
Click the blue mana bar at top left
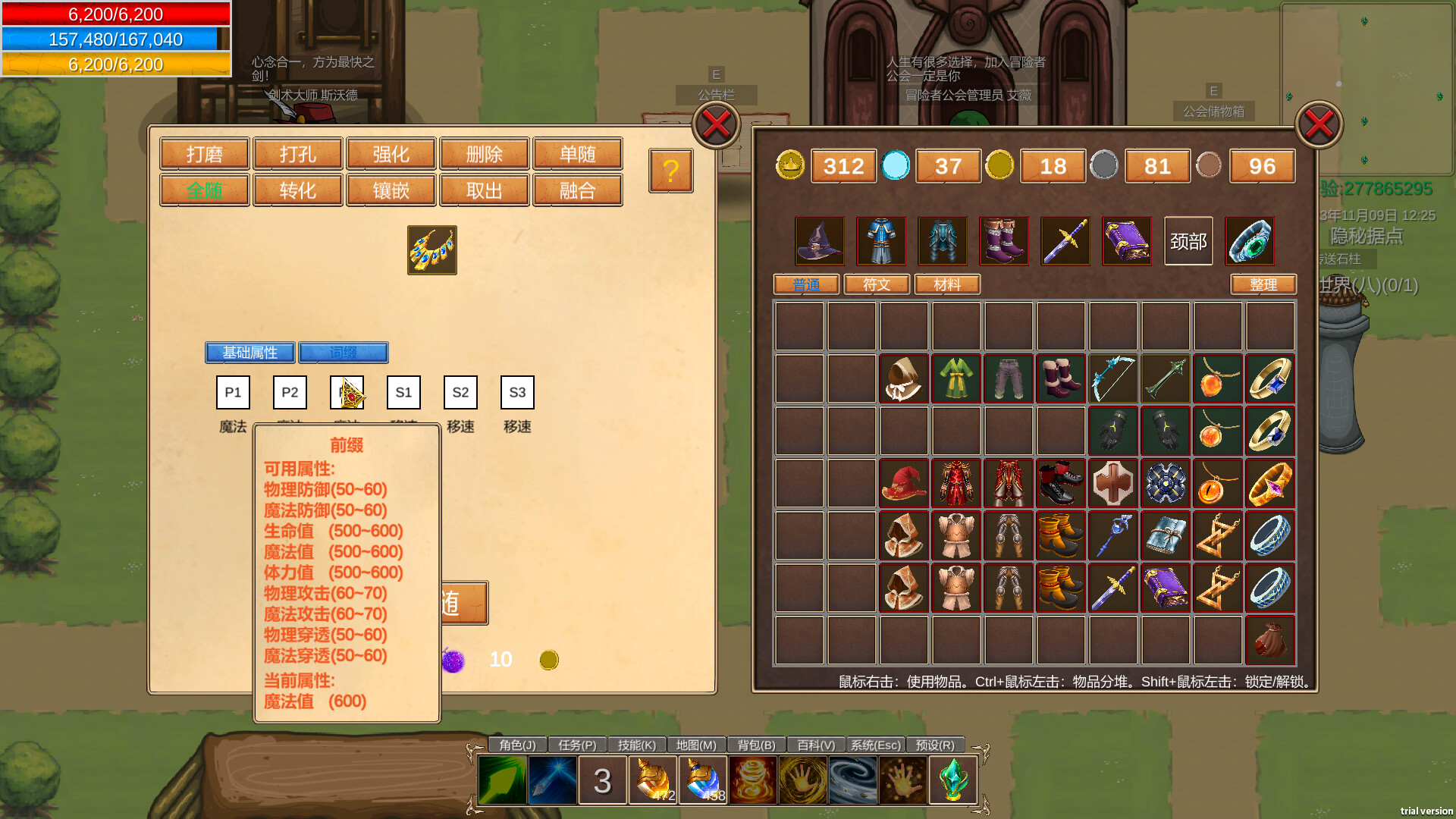click(x=114, y=39)
